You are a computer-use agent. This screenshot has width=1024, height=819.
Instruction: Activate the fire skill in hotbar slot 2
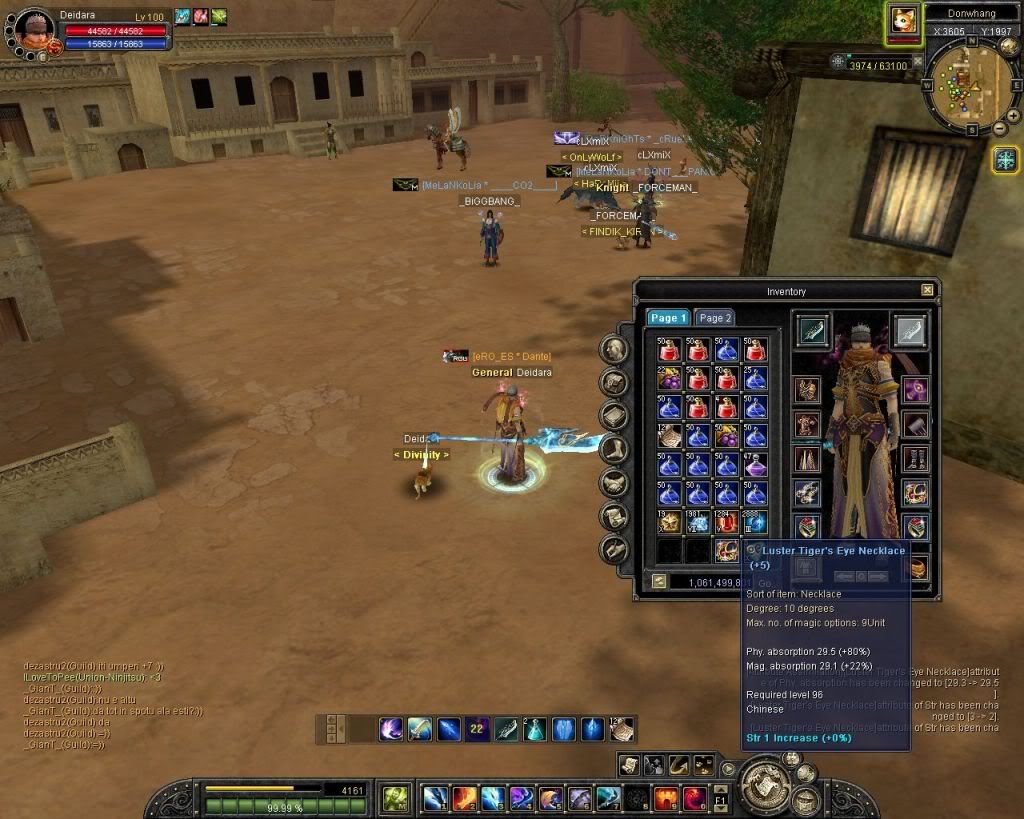point(464,798)
